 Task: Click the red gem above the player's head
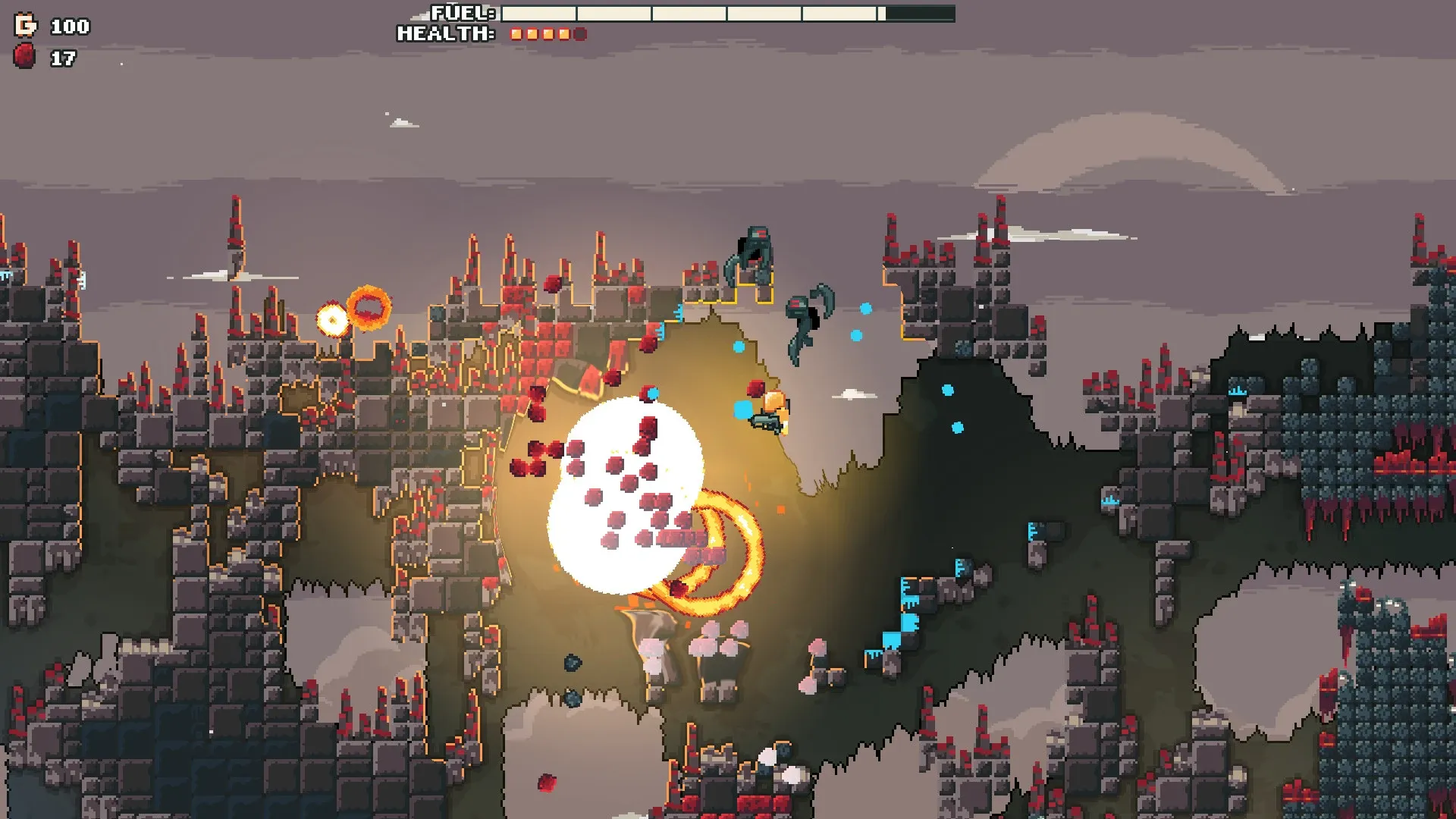pyautogui.click(x=755, y=388)
